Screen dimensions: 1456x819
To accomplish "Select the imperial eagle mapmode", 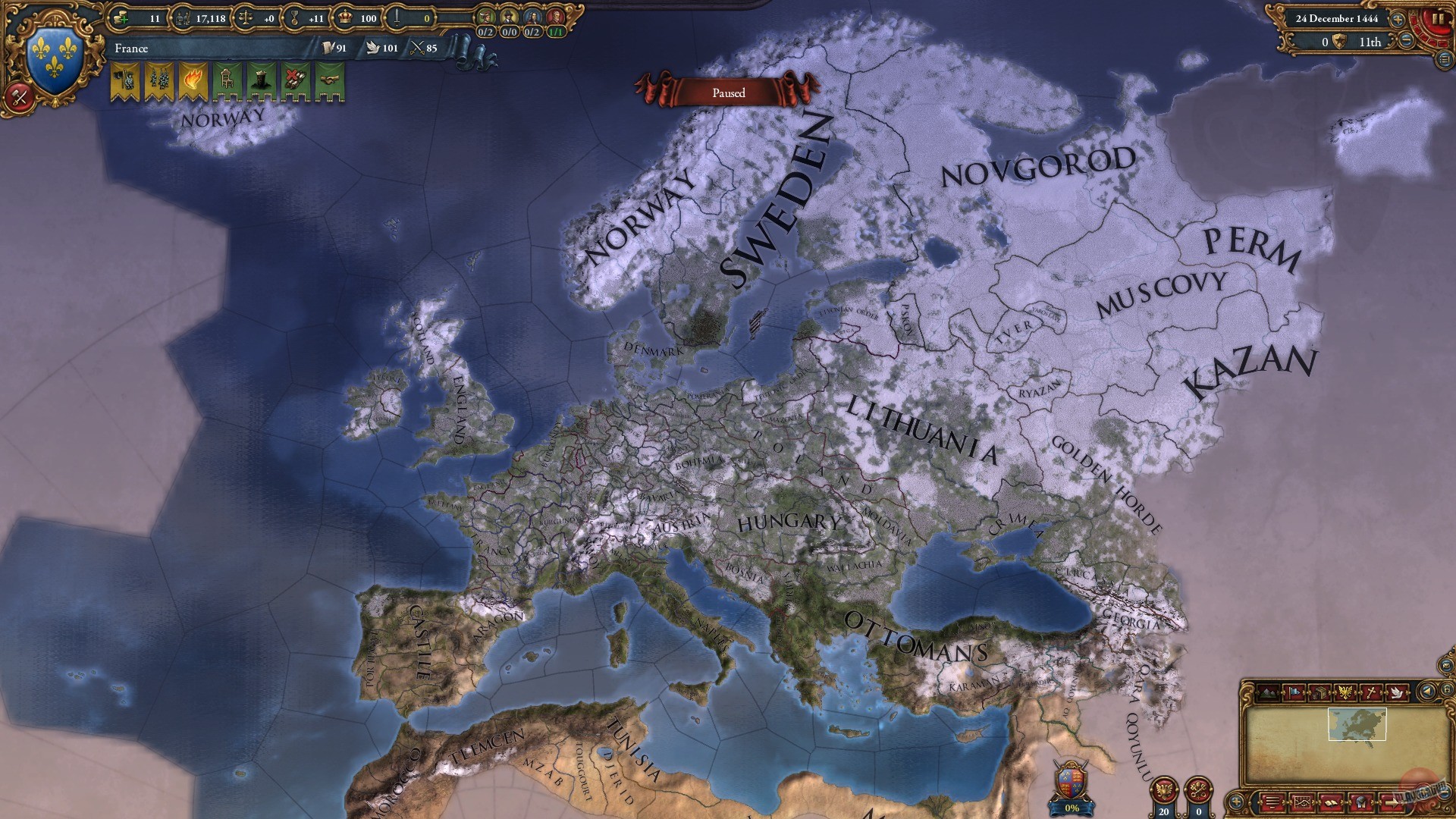I will pyautogui.click(x=1345, y=692).
